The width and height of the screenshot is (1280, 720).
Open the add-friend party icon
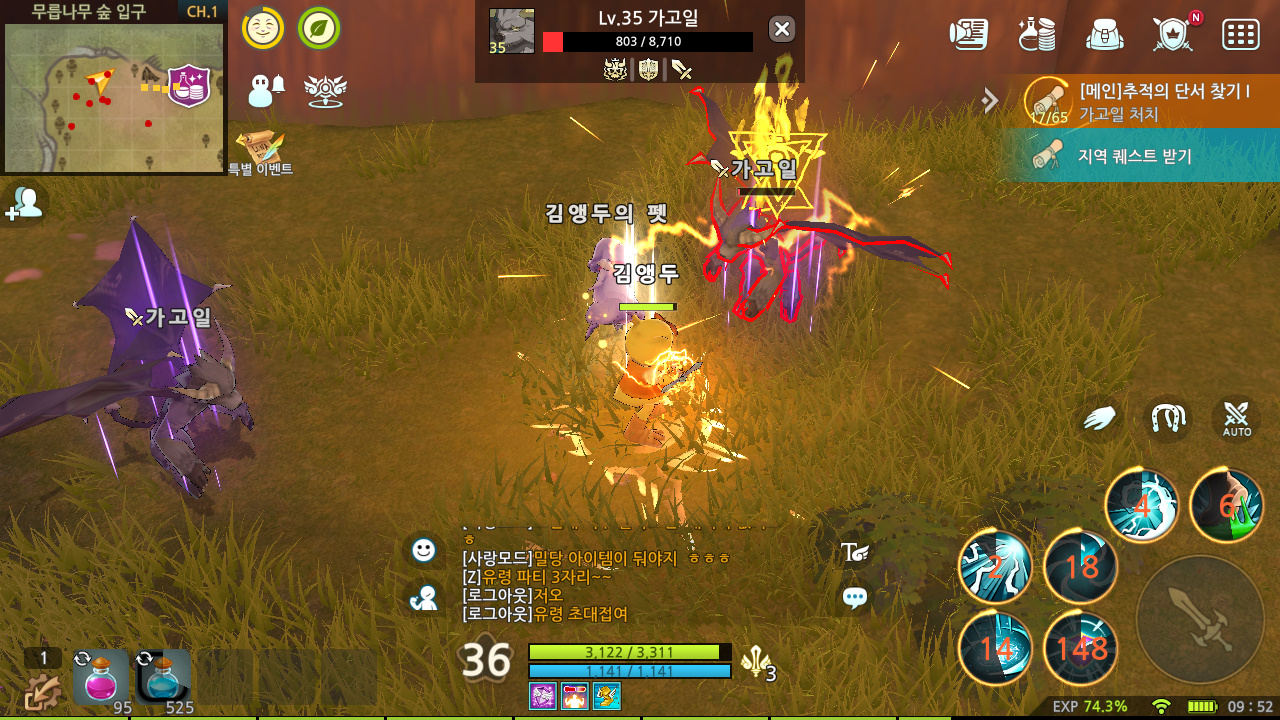[x=24, y=203]
